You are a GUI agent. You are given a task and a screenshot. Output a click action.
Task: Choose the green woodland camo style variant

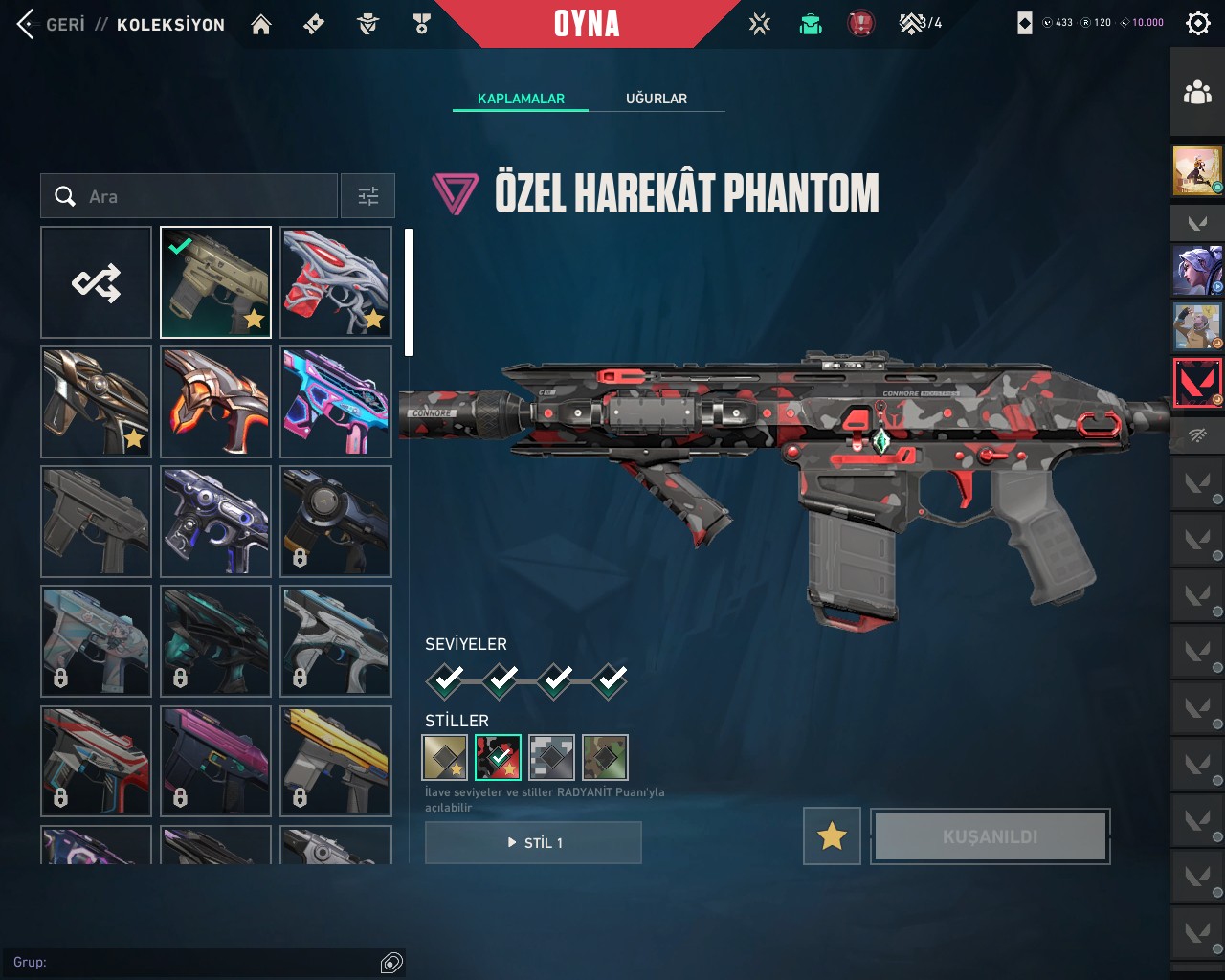click(x=605, y=758)
